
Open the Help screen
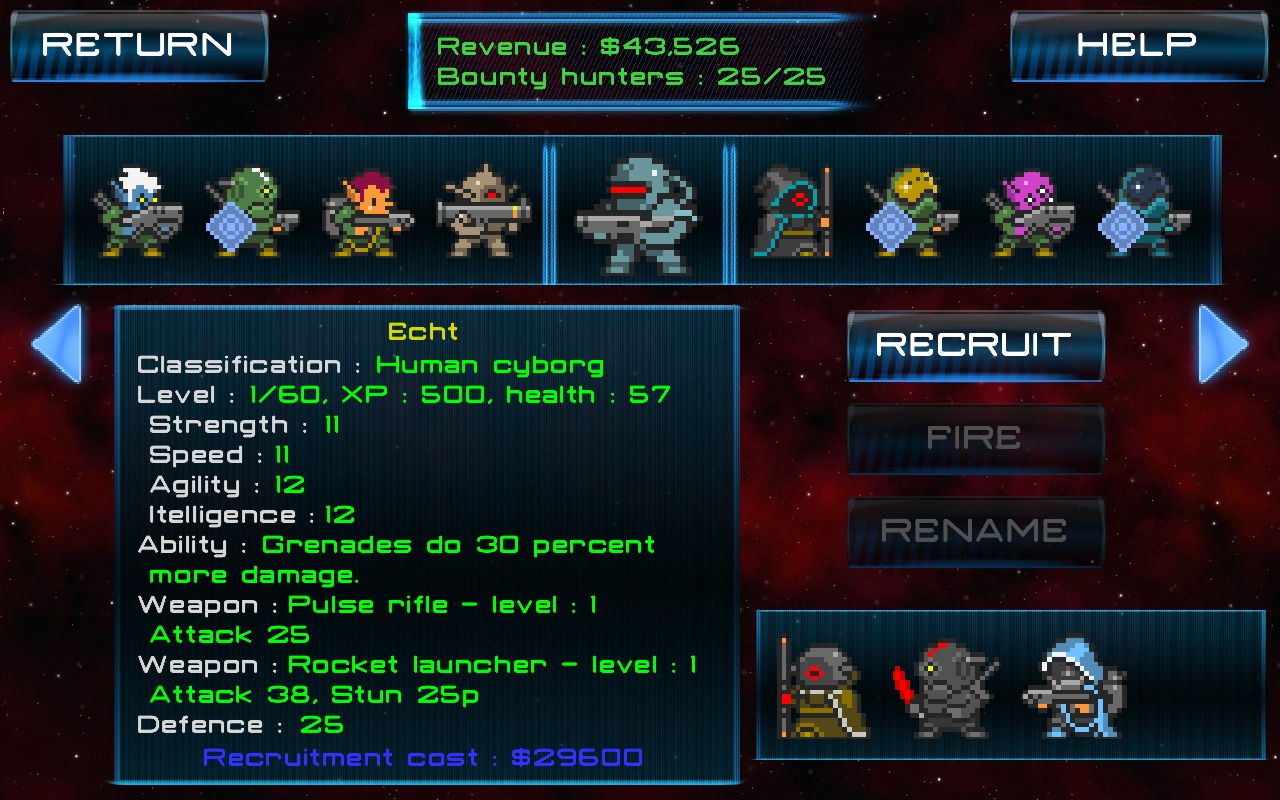pos(1136,45)
